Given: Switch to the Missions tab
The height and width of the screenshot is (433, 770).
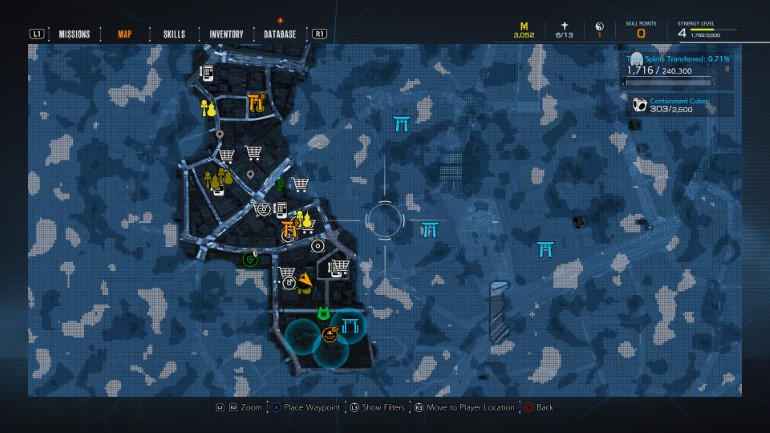Looking at the screenshot, I should pyautogui.click(x=74, y=34).
